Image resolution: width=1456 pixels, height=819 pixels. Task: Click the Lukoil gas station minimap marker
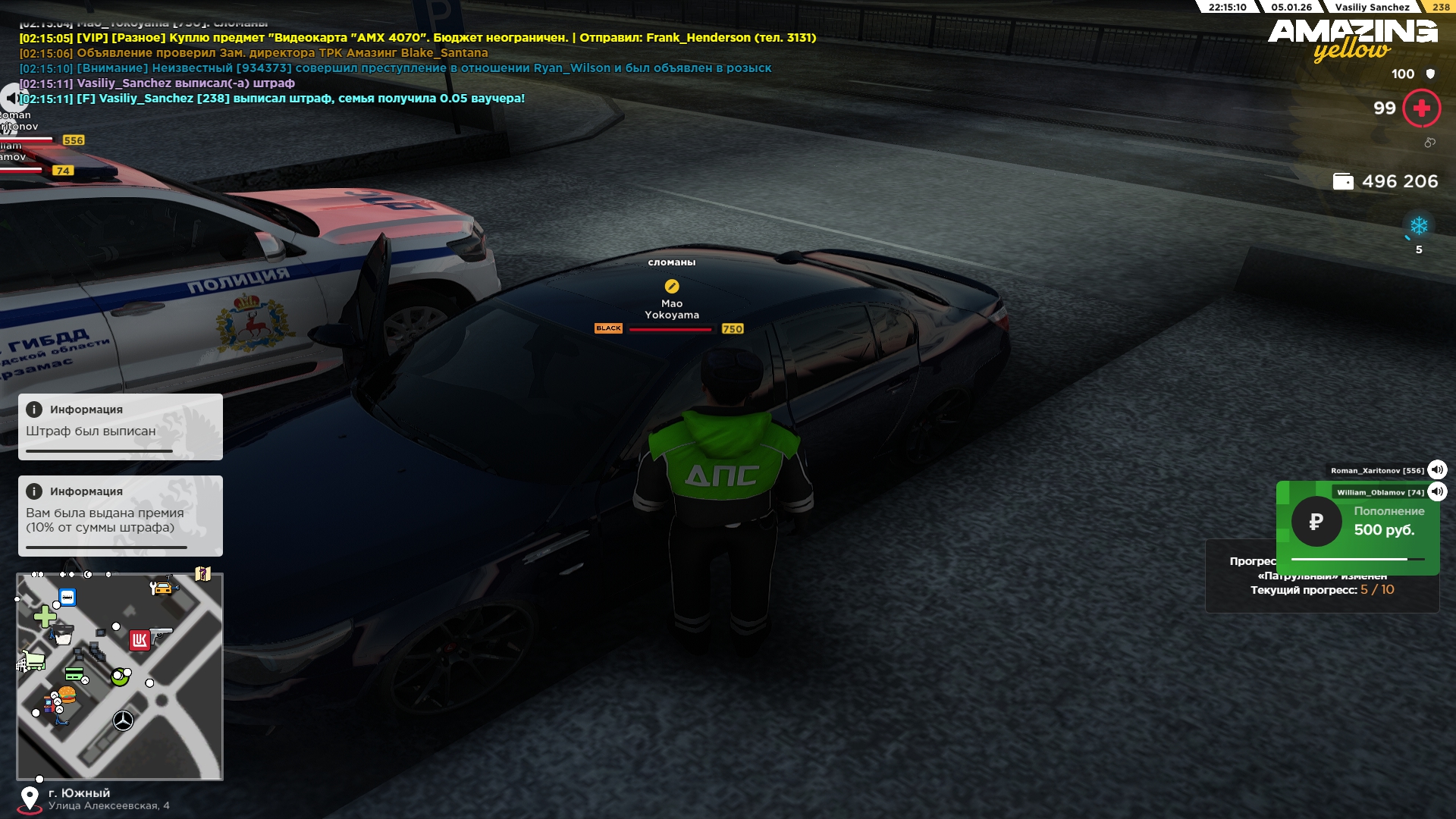click(140, 641)
